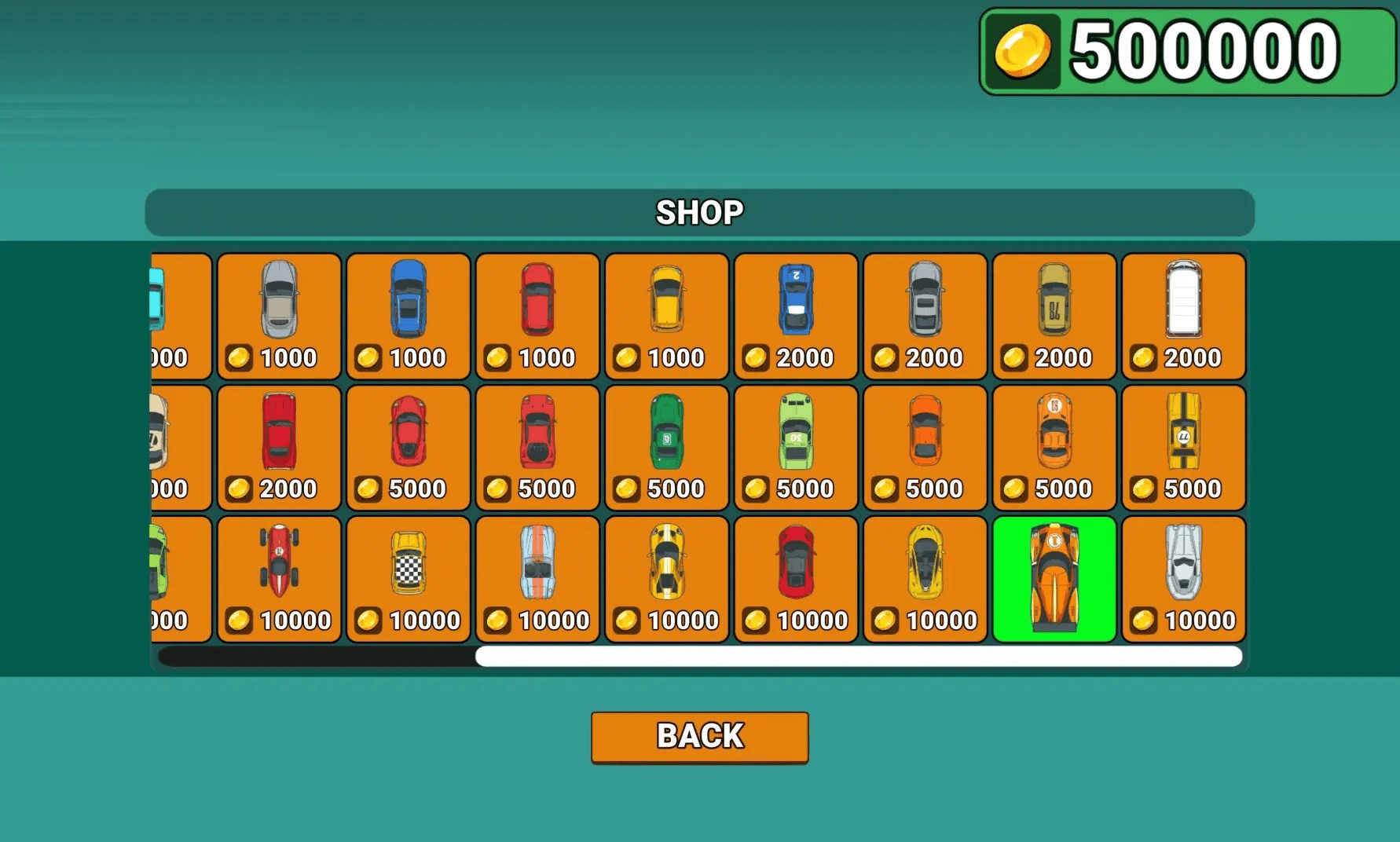The width and height of the screenshot is (1400, 842).
Task: Buy the plain orange car for 5000
Action: click(925, 447)
